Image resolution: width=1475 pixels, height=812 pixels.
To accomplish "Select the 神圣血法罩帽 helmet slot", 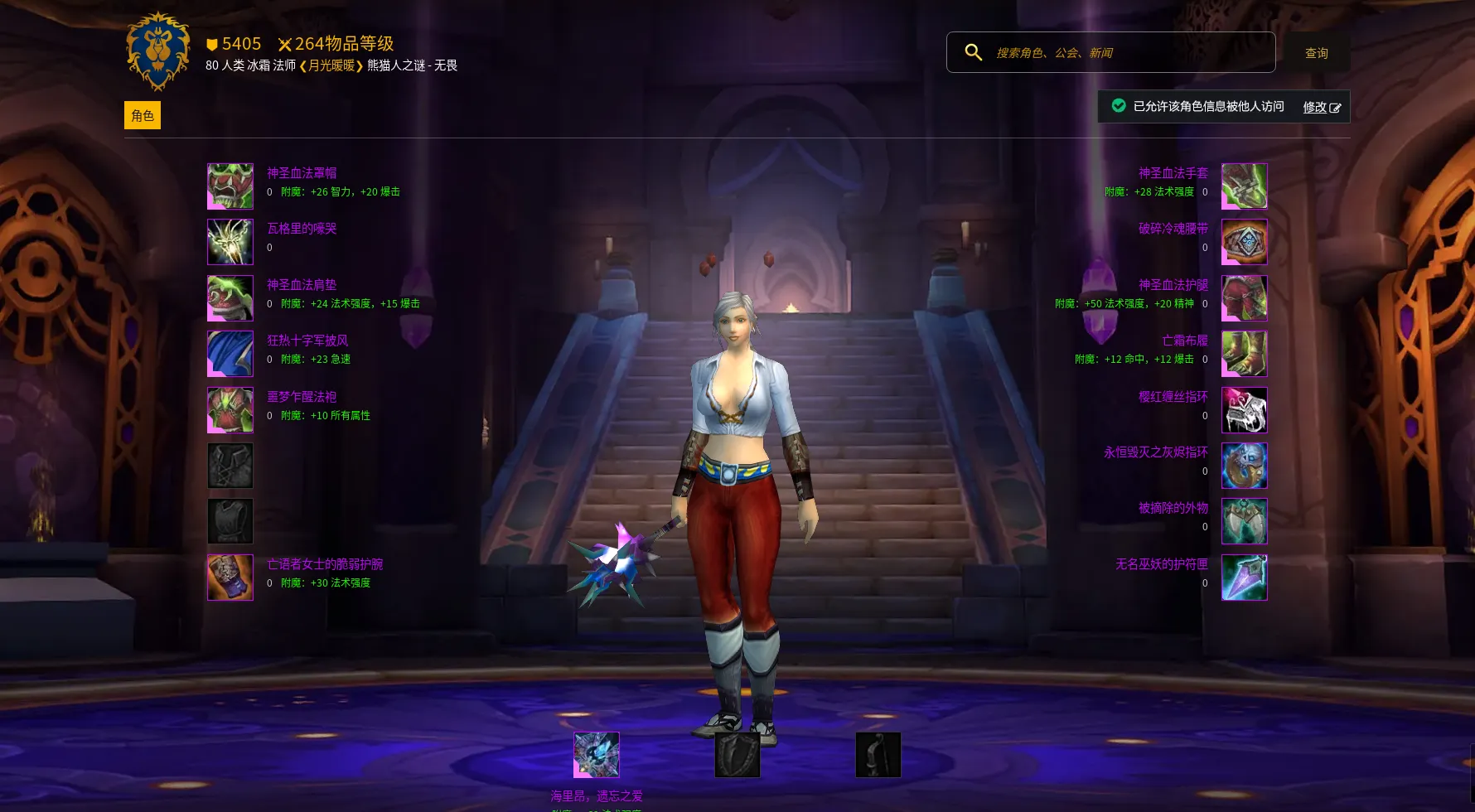I will [230, 186].
